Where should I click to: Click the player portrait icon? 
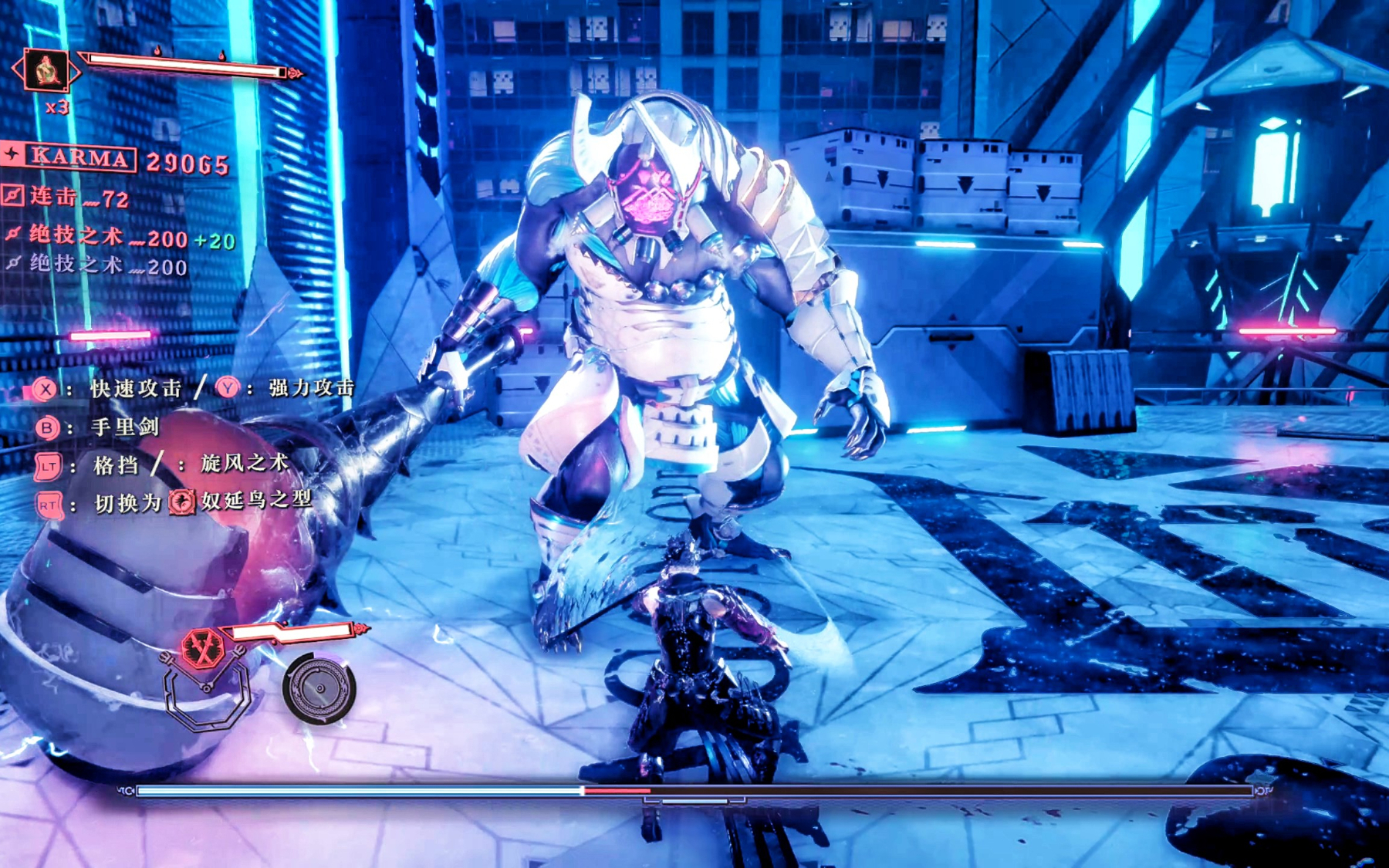point(46,71)
